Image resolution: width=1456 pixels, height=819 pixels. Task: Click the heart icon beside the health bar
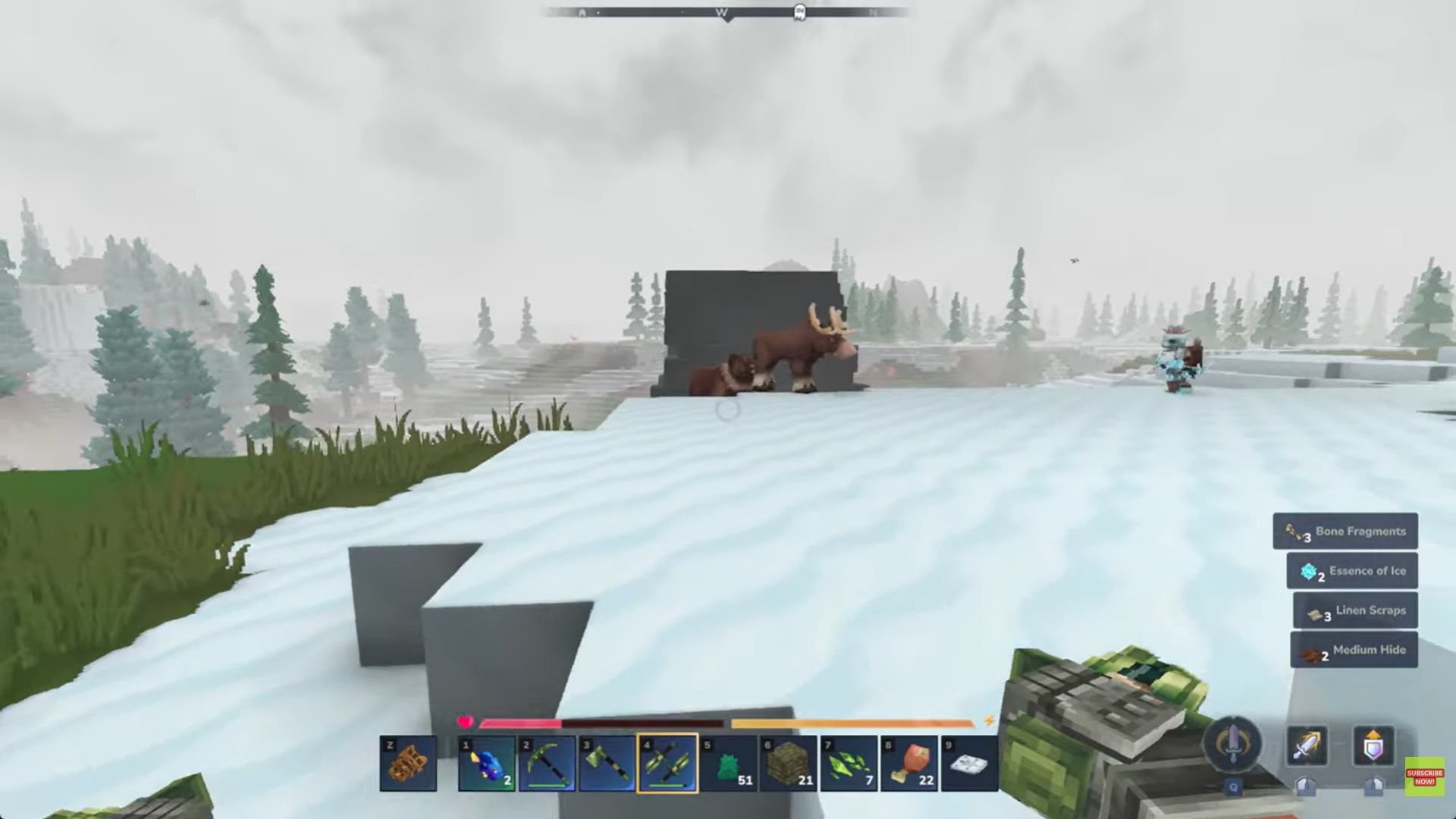[x=464, y=721]
